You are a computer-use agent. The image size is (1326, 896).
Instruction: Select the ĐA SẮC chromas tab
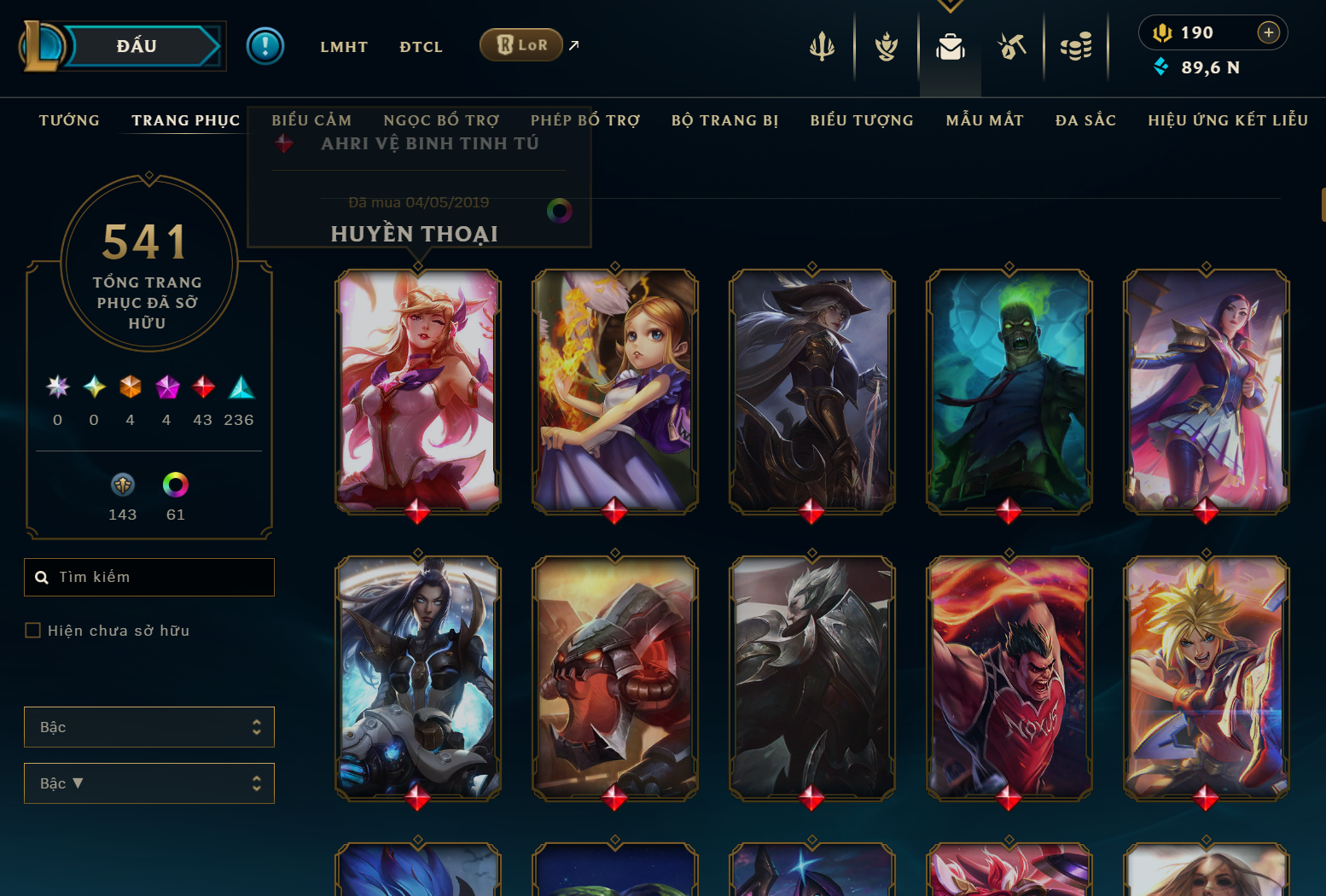point(1085,120)
